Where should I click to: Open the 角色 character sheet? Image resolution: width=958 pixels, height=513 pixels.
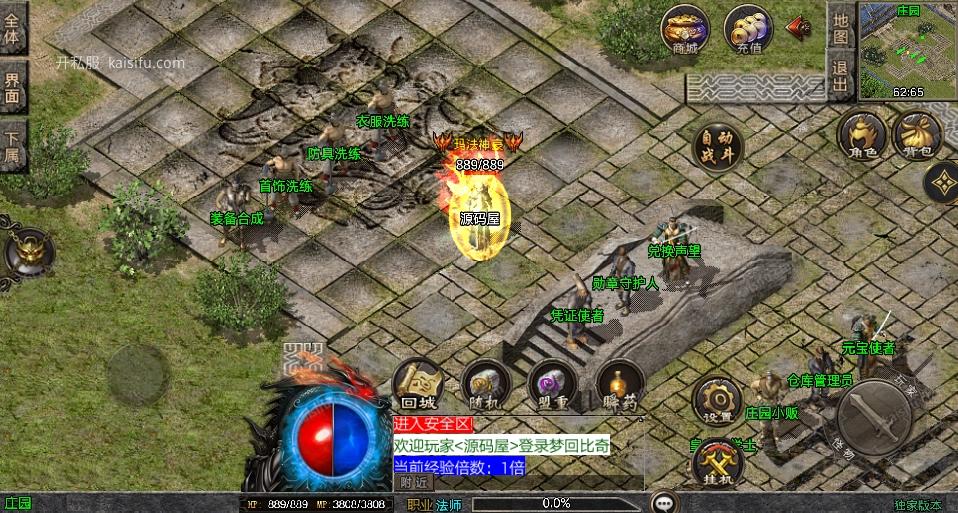(859, 134)
